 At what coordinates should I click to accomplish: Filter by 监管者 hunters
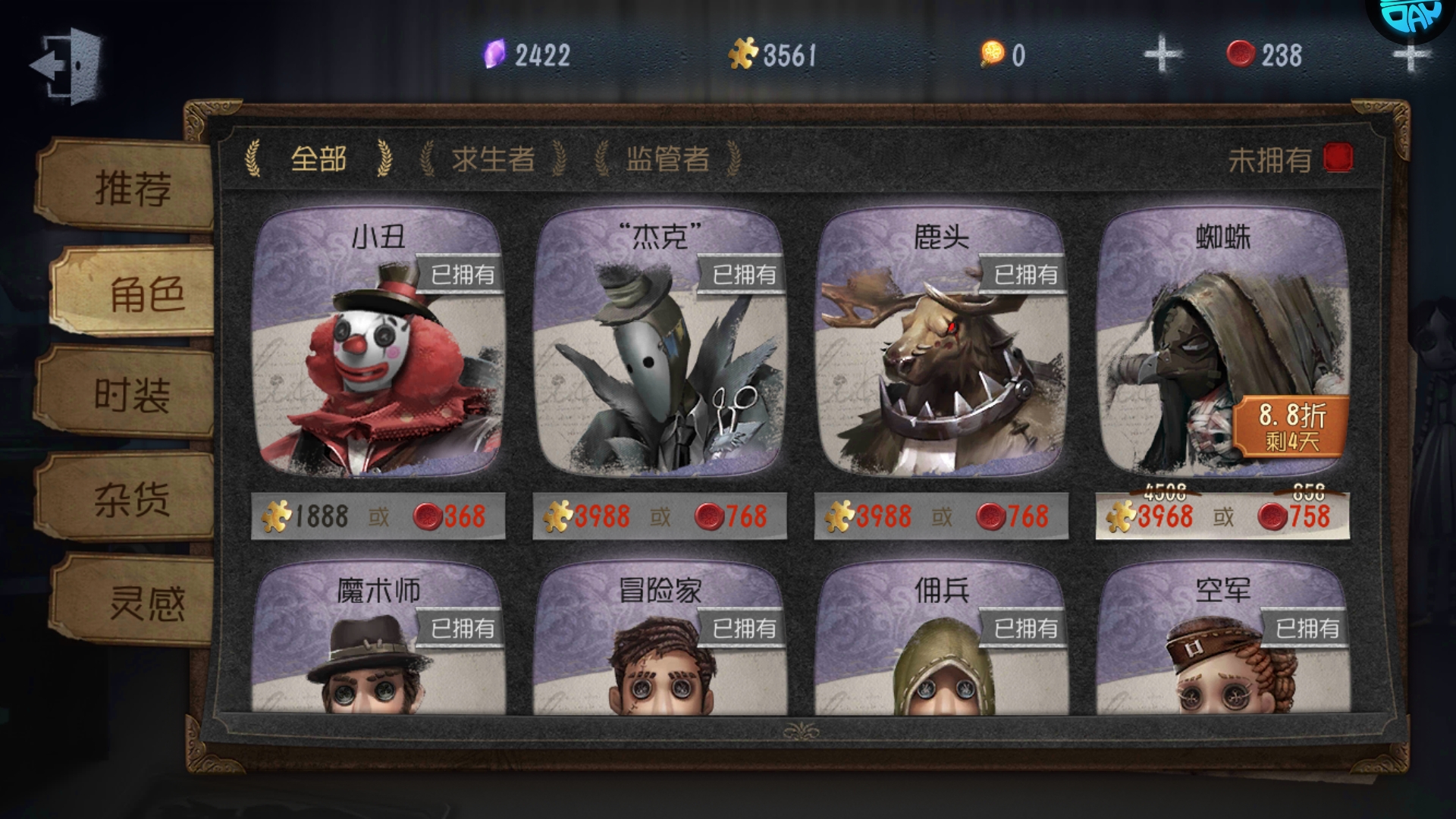(667, 159)
